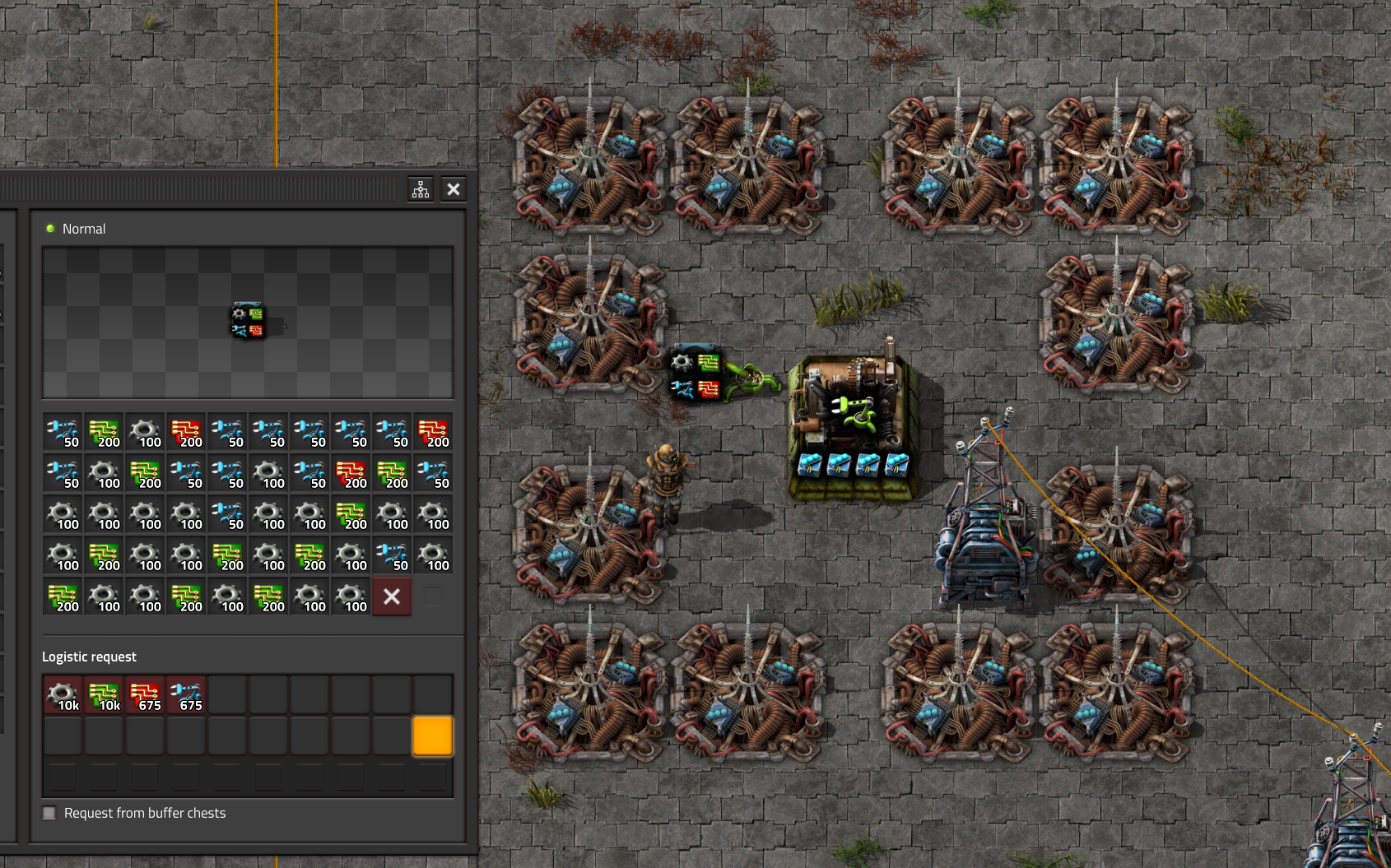
Task: Click the chest preview image
Action: (x=248, y=322)
